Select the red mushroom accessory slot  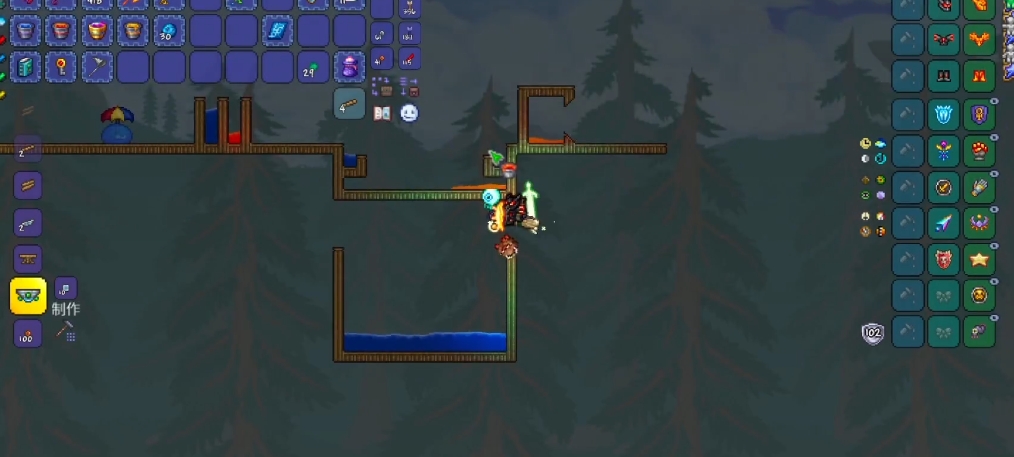pos(979,151)
